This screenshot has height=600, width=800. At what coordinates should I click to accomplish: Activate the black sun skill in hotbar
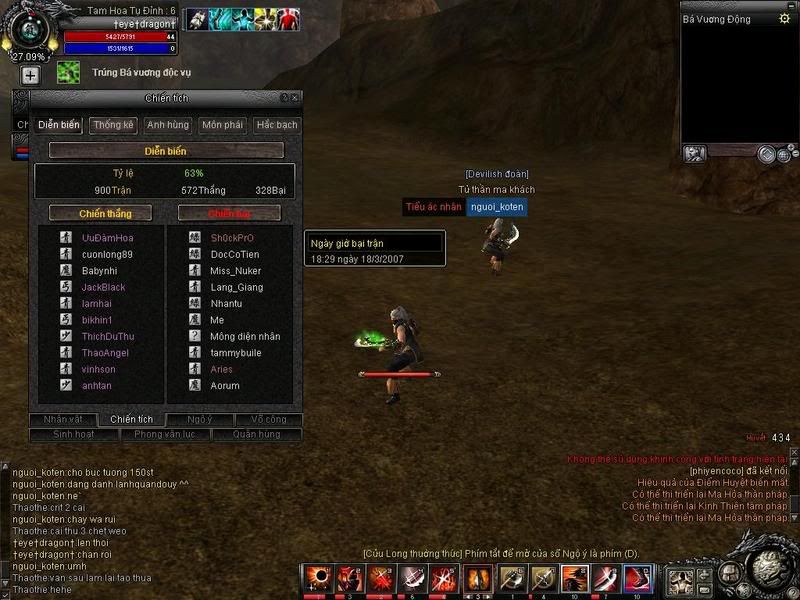pos(316,578)
